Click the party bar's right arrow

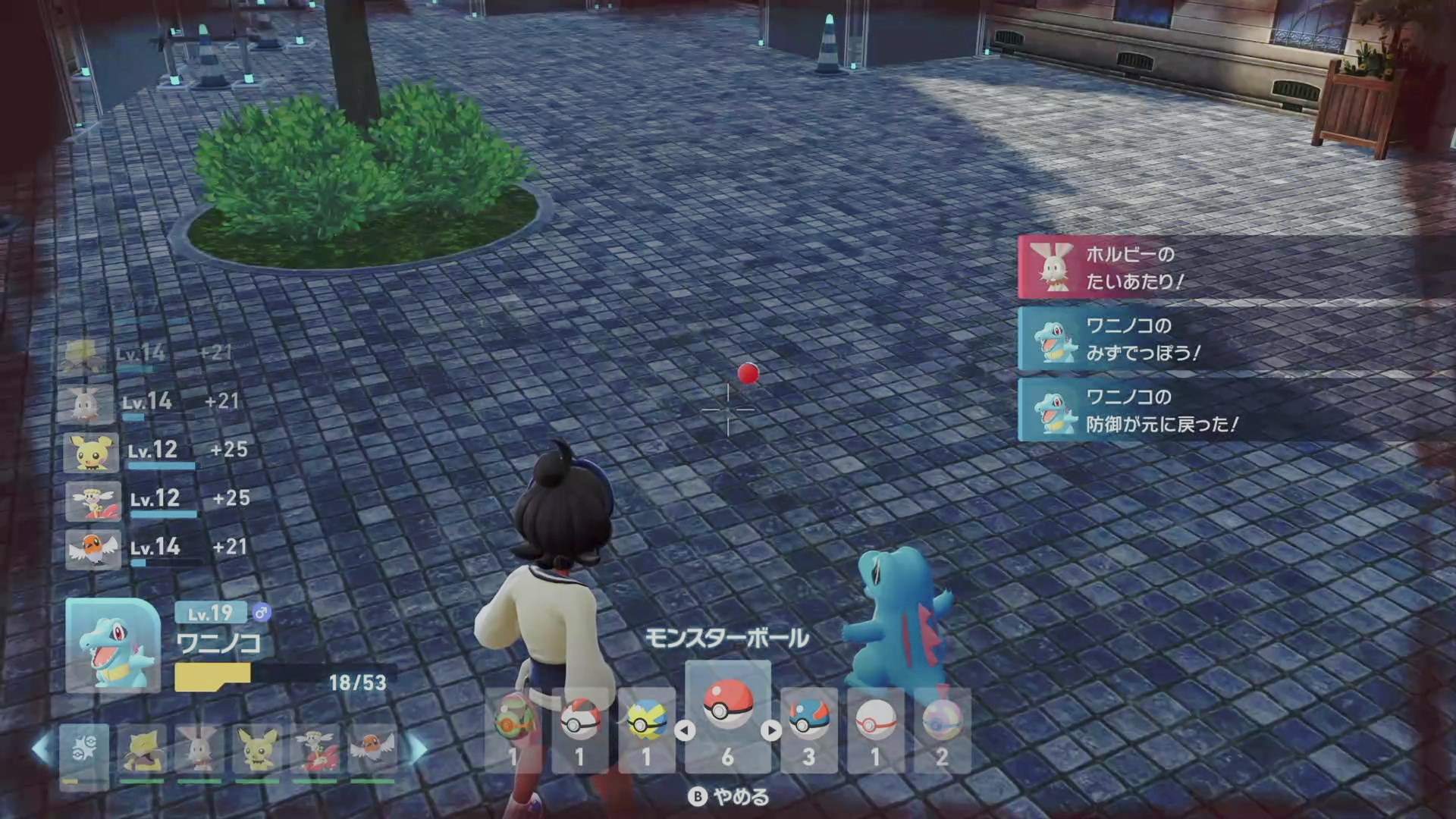(418, 750)
